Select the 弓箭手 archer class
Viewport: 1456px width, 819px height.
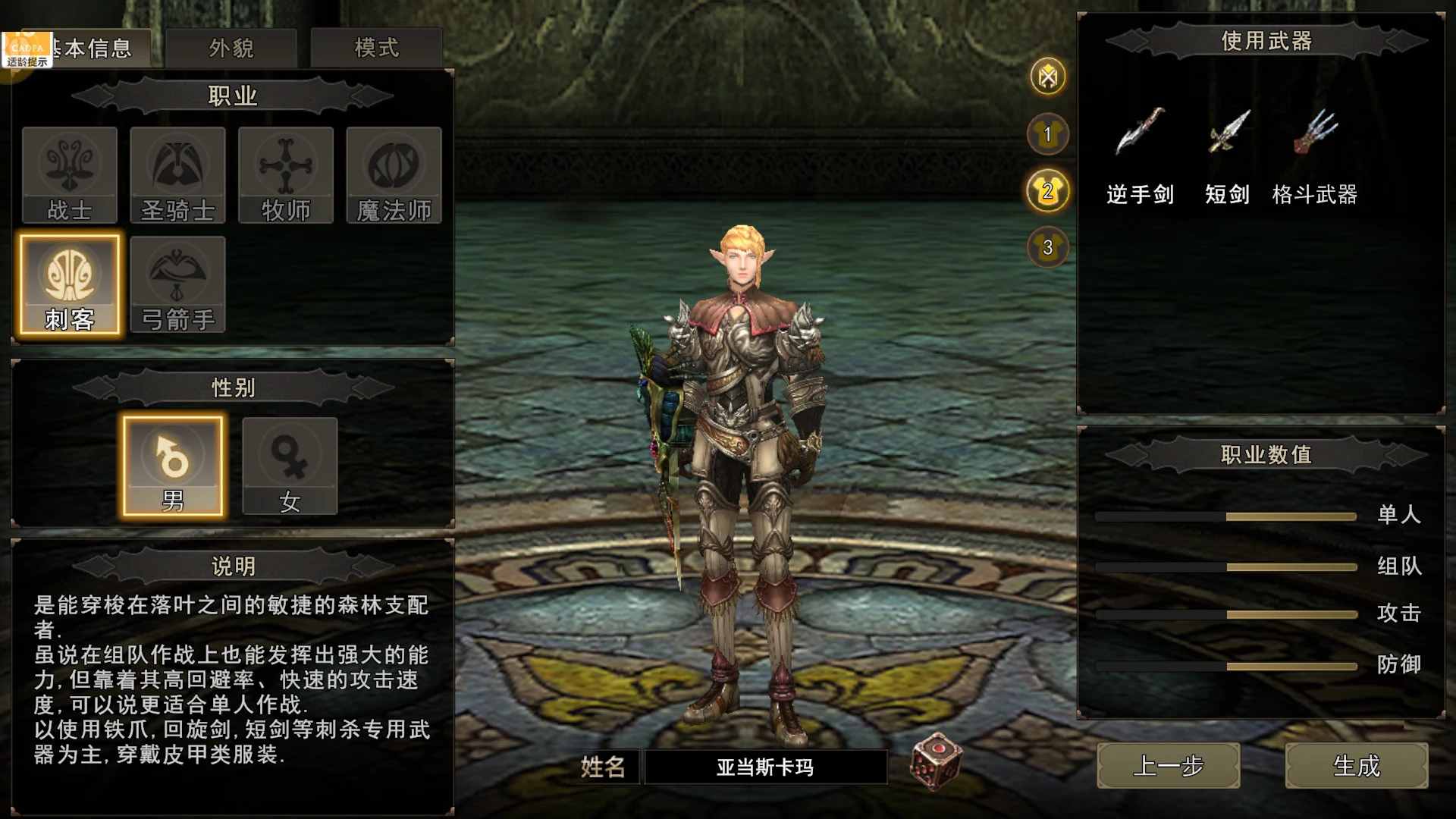pyautogui.click(x=177, y=284)
